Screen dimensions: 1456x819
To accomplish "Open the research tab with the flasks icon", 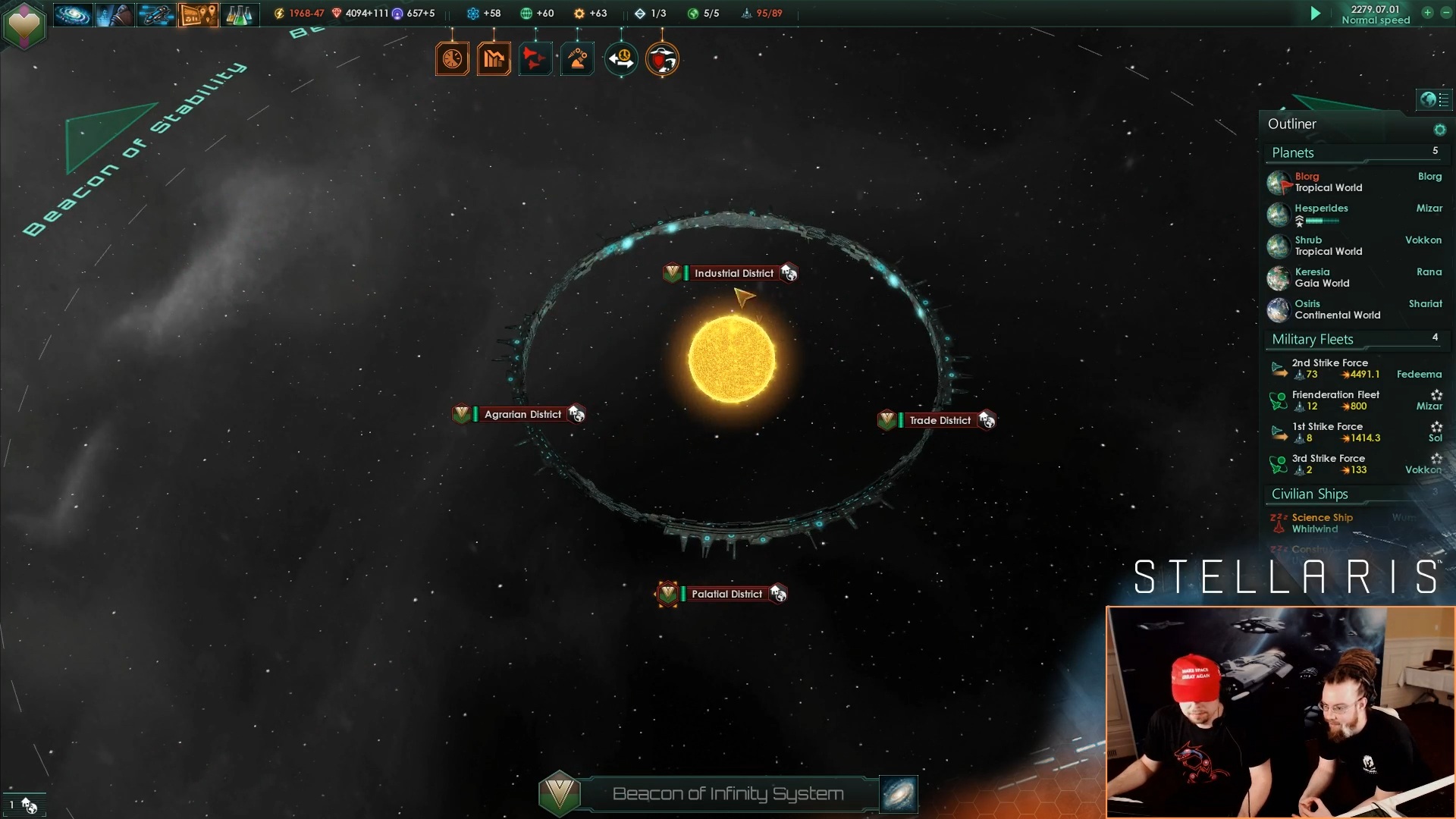I will tap(239, 14).
